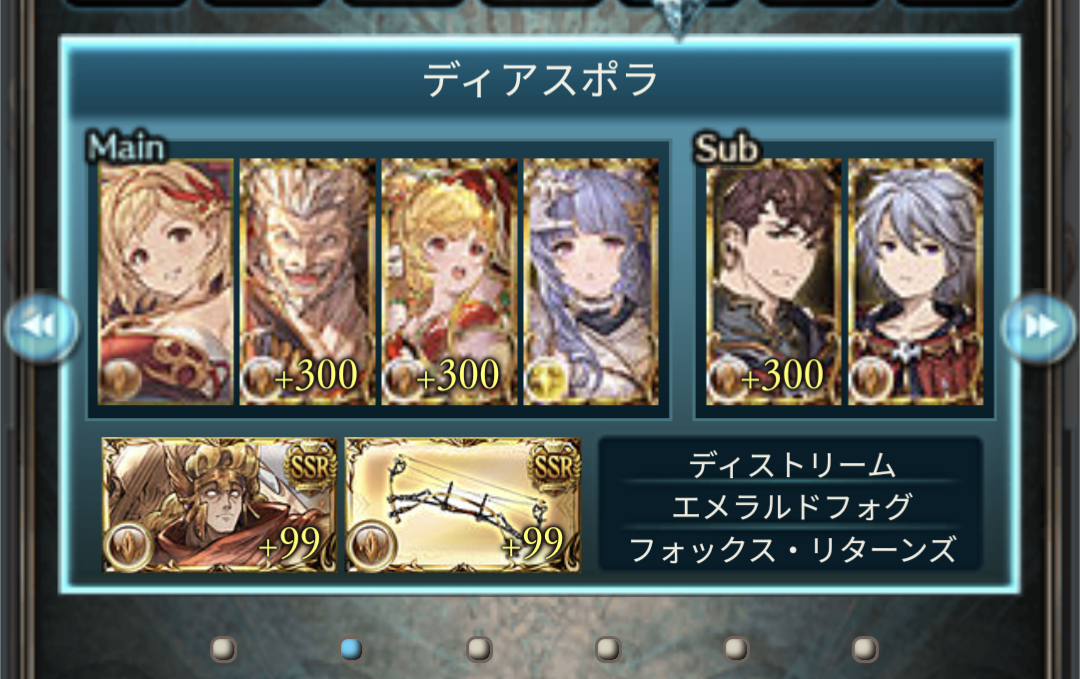Image resolution: width=1080 pixels, height=679 pixels.
Task: Choose the blonde girl in red outfit
Action: tap(449, 281)
